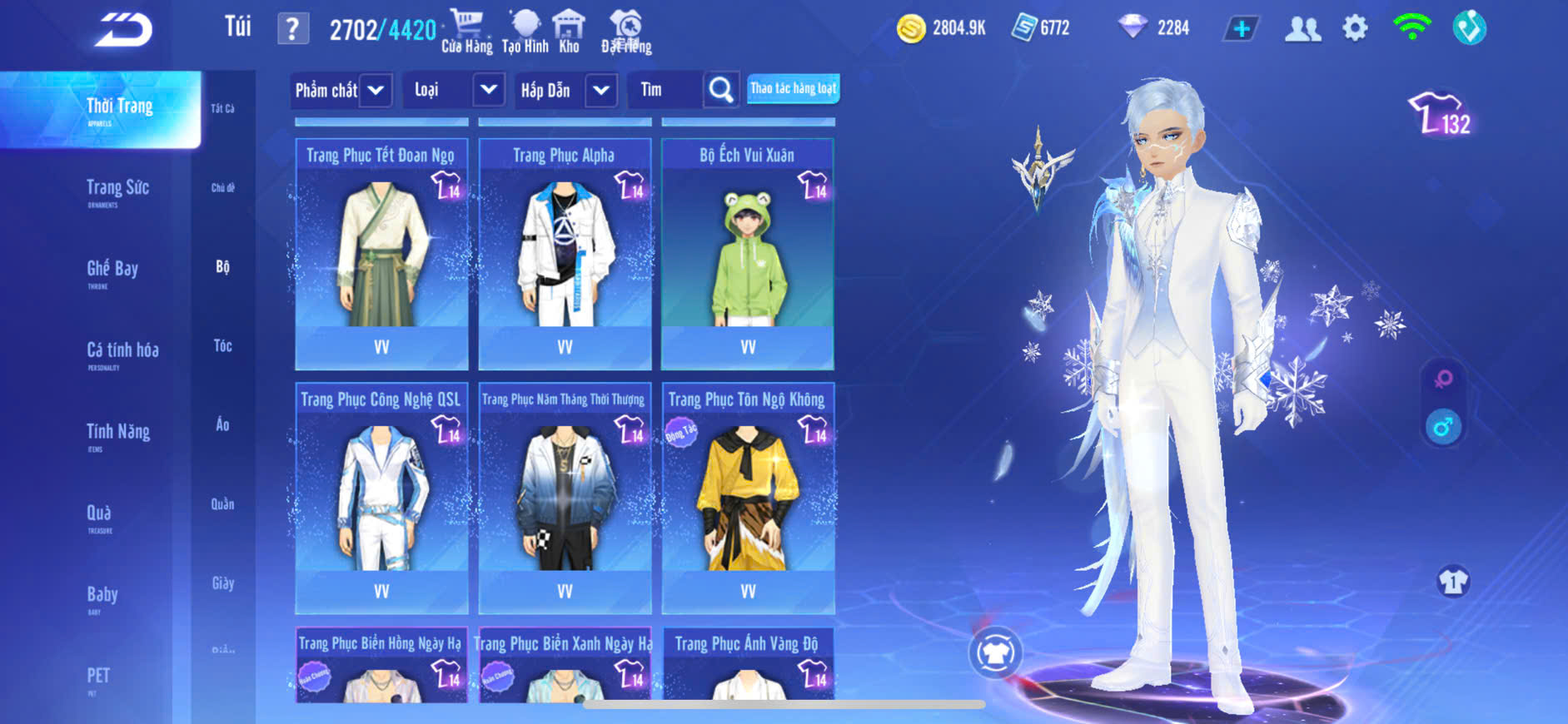Screen dimensions: 1568x724
Task: Activate the Thao tác hàng loạt button
Action: (x=793, y=88)
